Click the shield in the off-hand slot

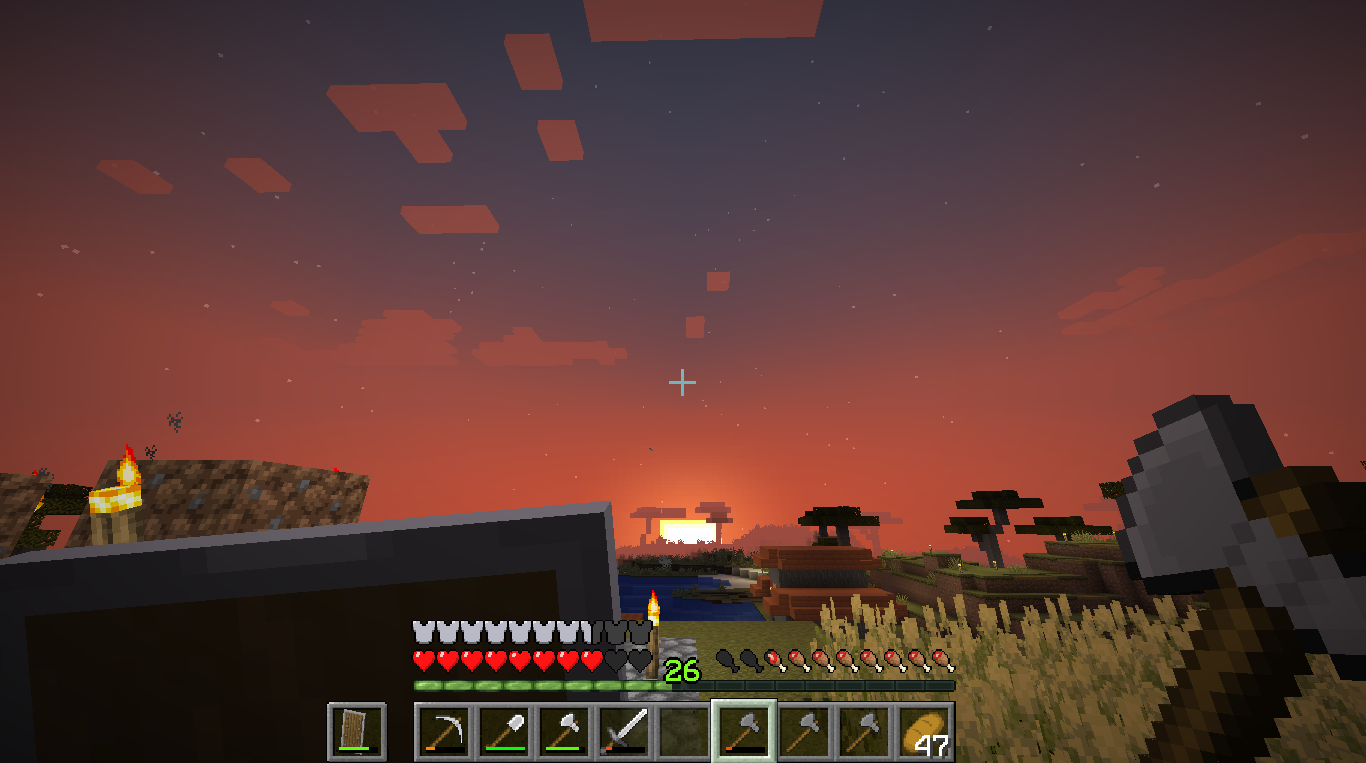point(357,731)
